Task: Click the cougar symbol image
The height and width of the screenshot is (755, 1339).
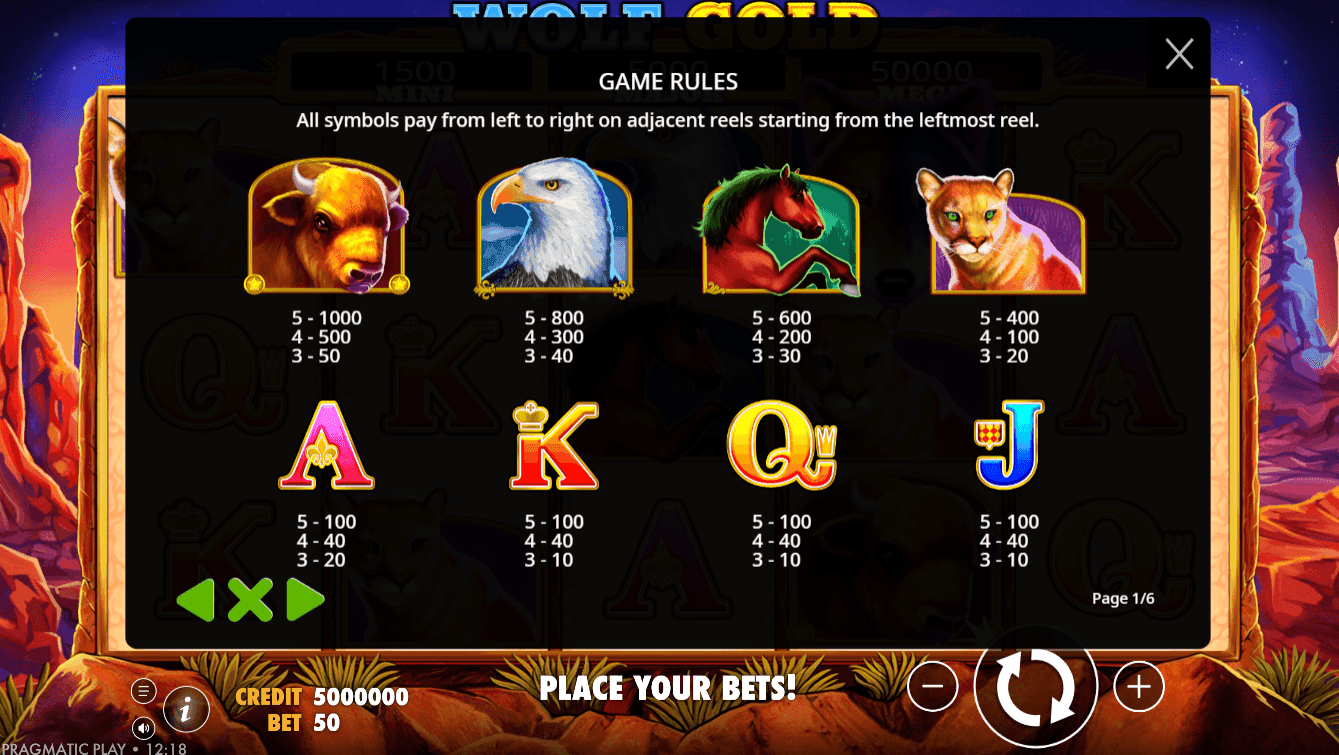Action: [x=1009, y=230]
